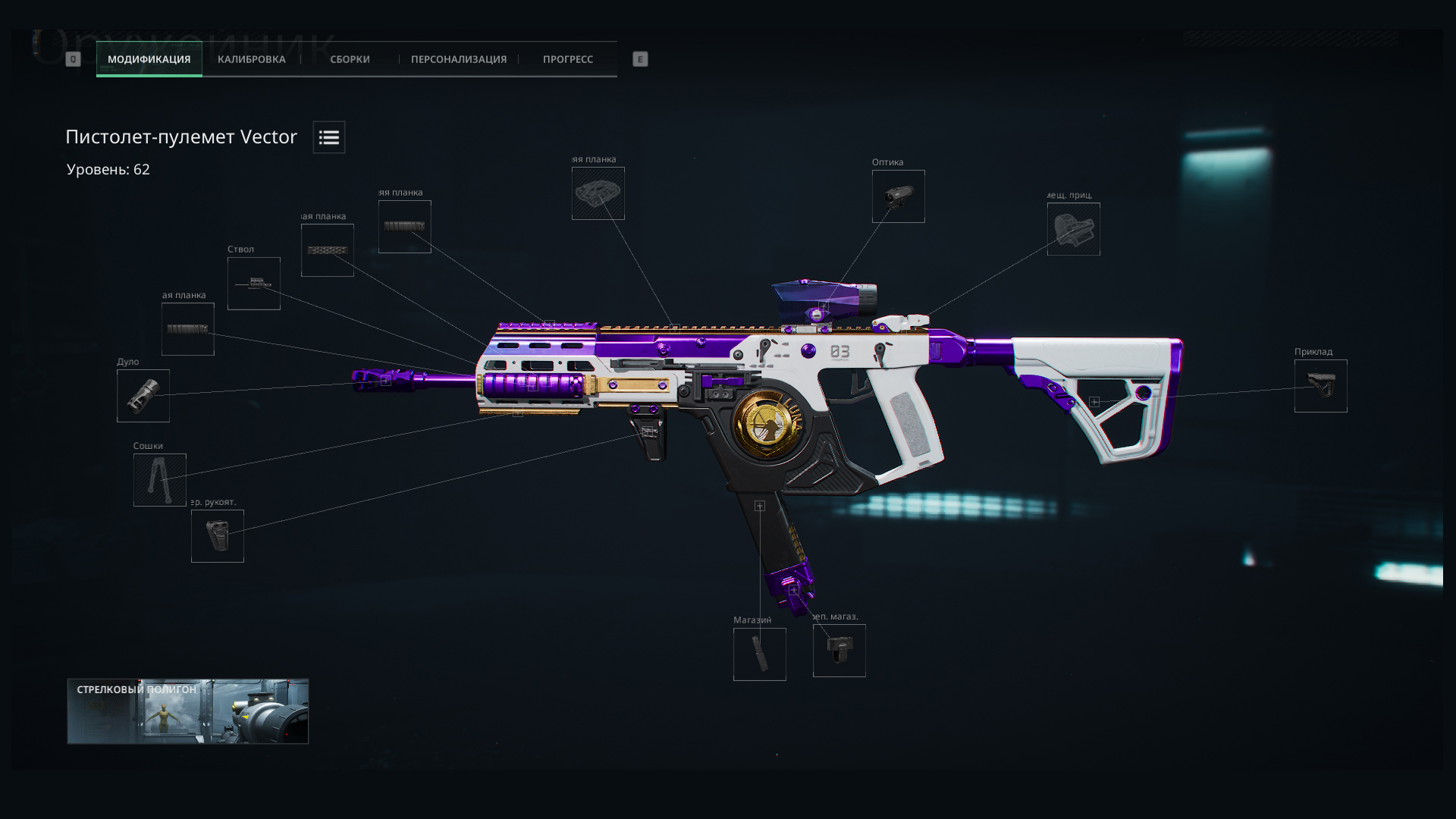1456x819 pixels.
Task: Open the Сошки bipod slot
Action: 160,480
